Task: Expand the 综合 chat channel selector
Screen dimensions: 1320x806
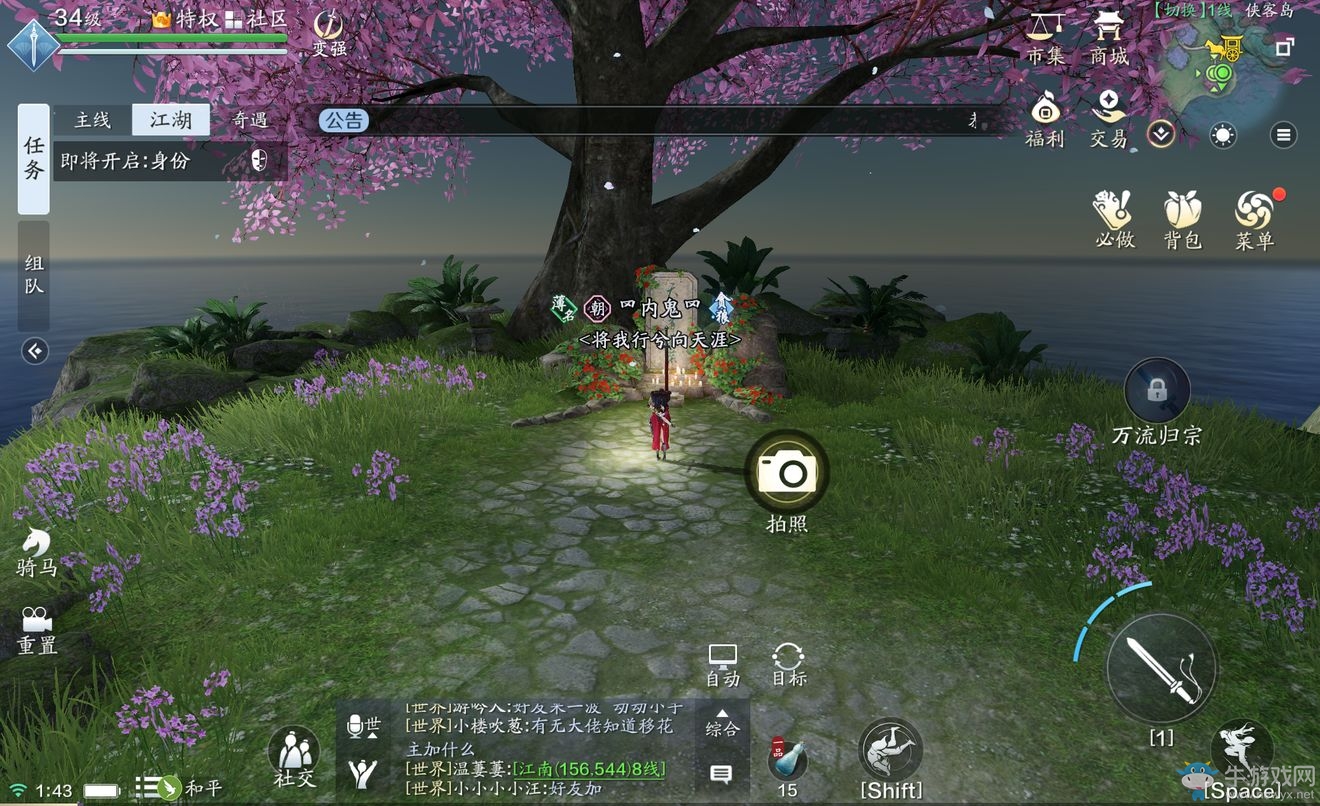Action: (x=720, y=728)
